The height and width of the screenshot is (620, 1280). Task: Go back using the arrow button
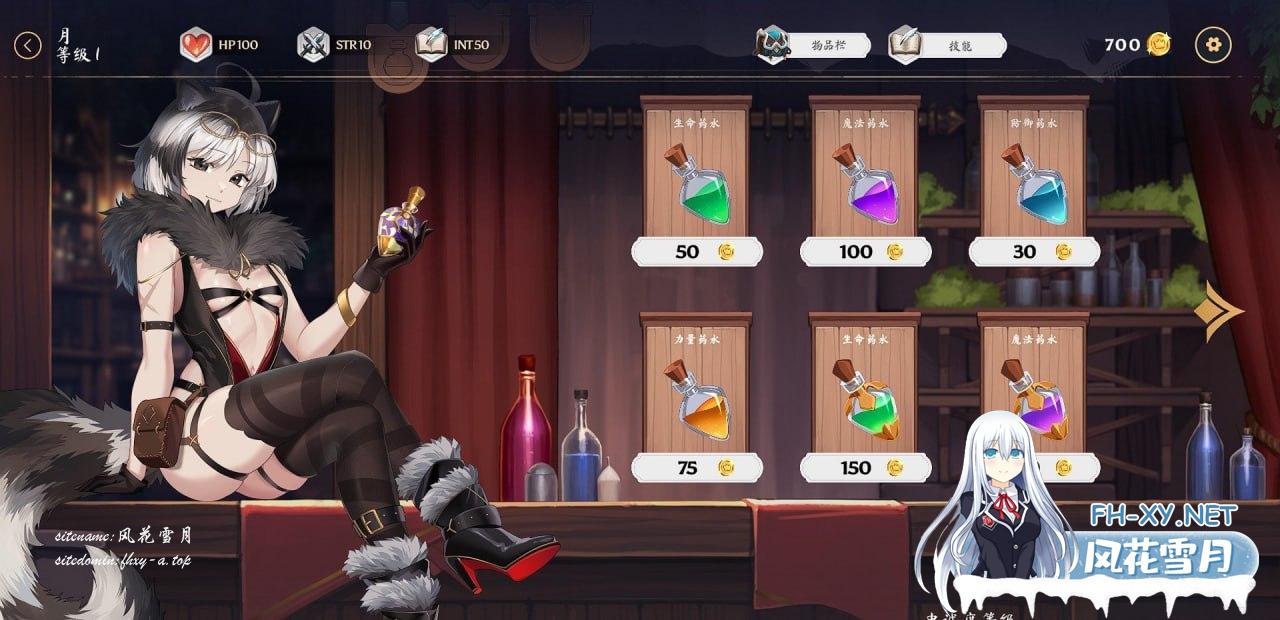28,45
